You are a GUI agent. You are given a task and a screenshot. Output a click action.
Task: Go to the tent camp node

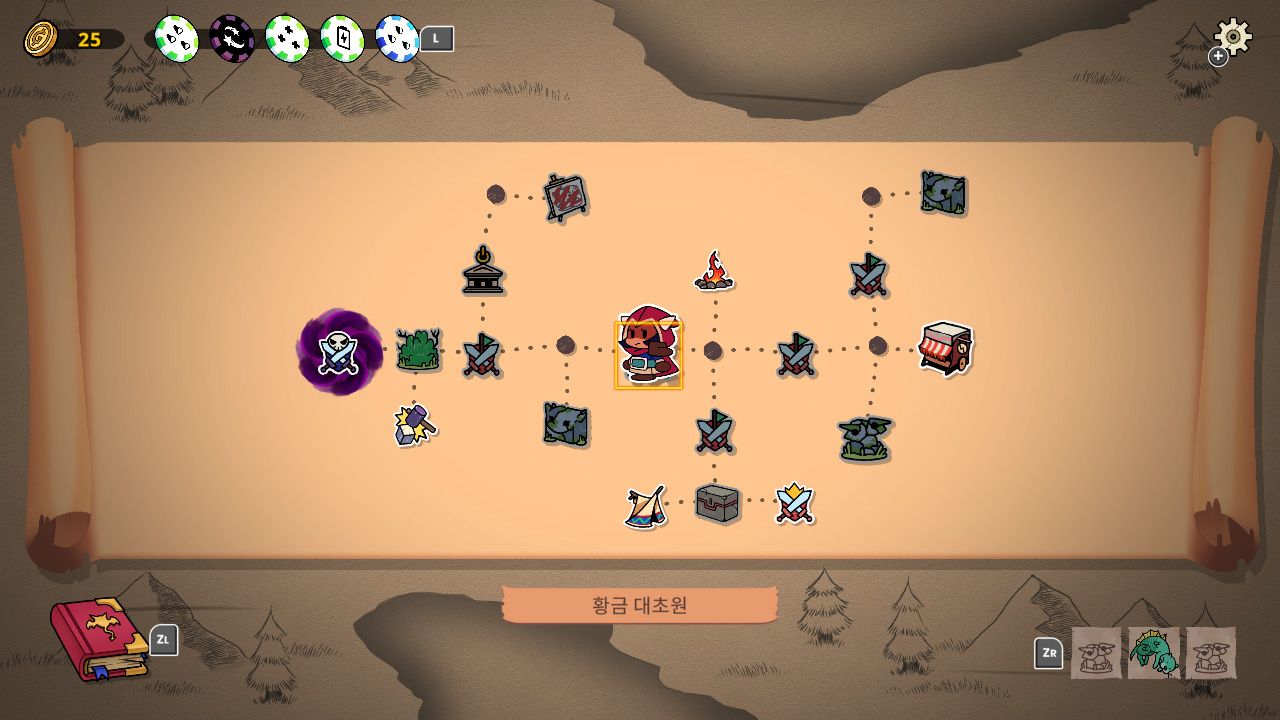(x=645, y=506)
